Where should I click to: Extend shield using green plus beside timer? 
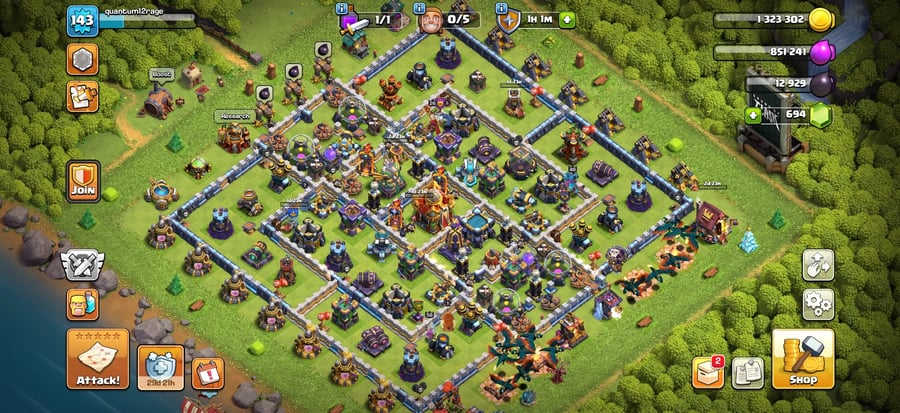click(567, 19)
